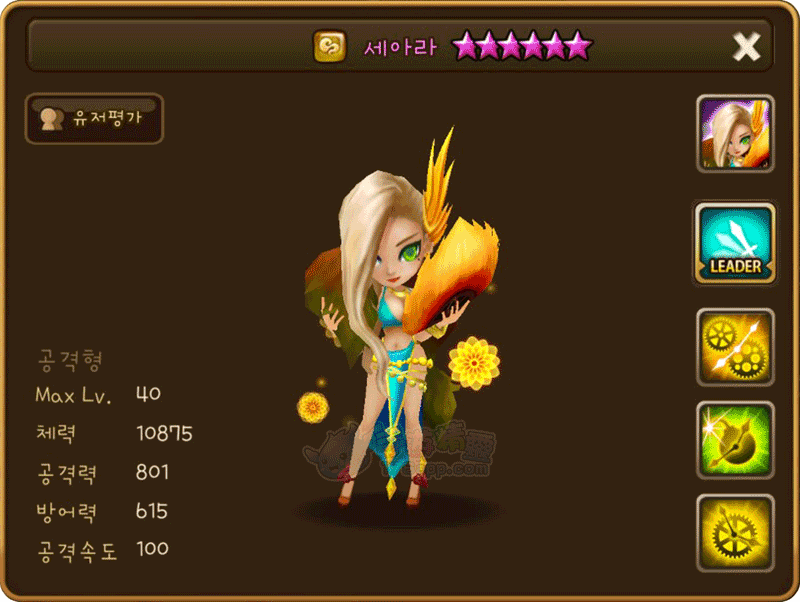
Task: Tap the green bomb skill icon
Action: (x=735, y=441)
